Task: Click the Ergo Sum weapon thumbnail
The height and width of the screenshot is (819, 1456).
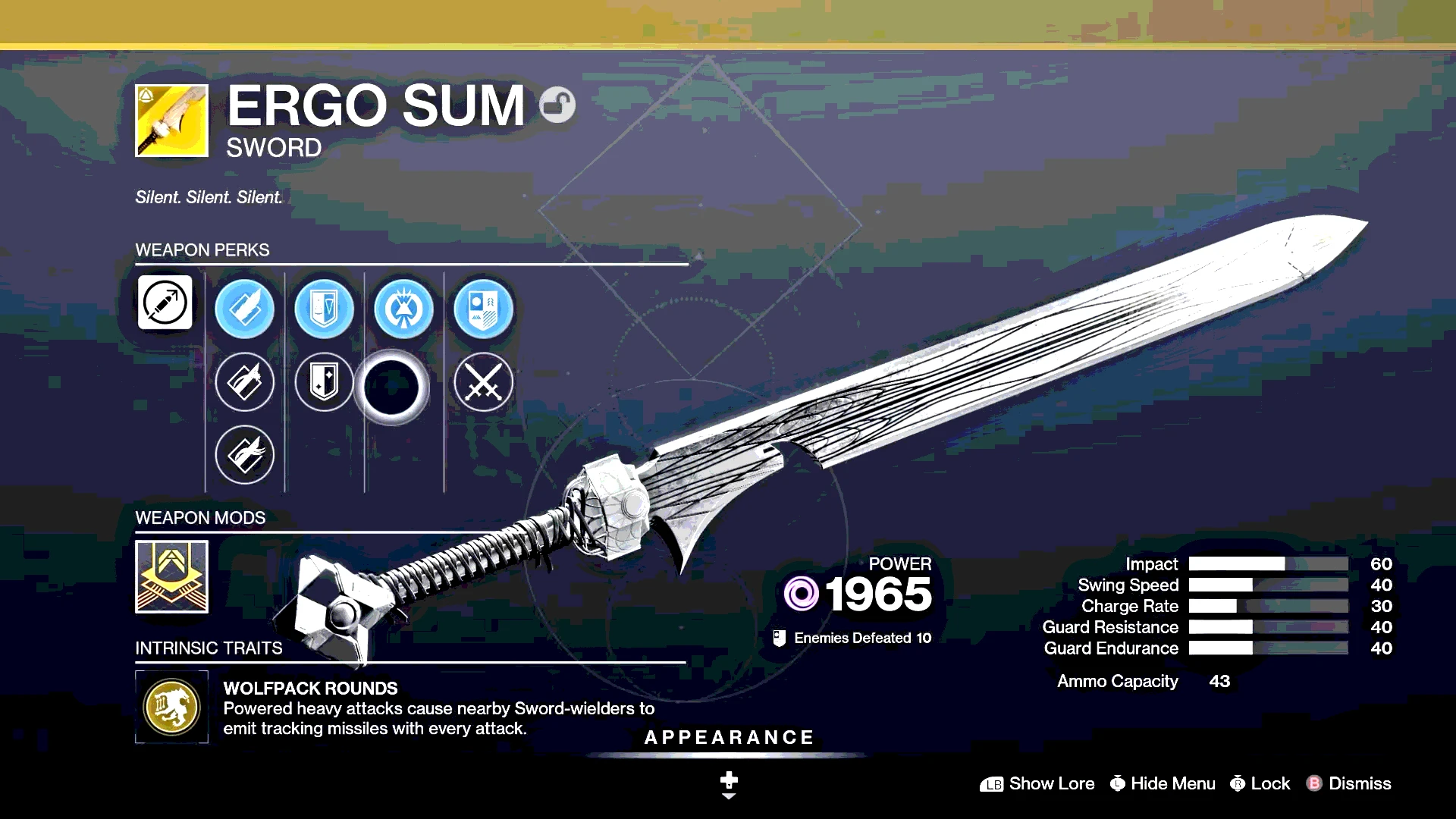Action: tap(171, 121)
